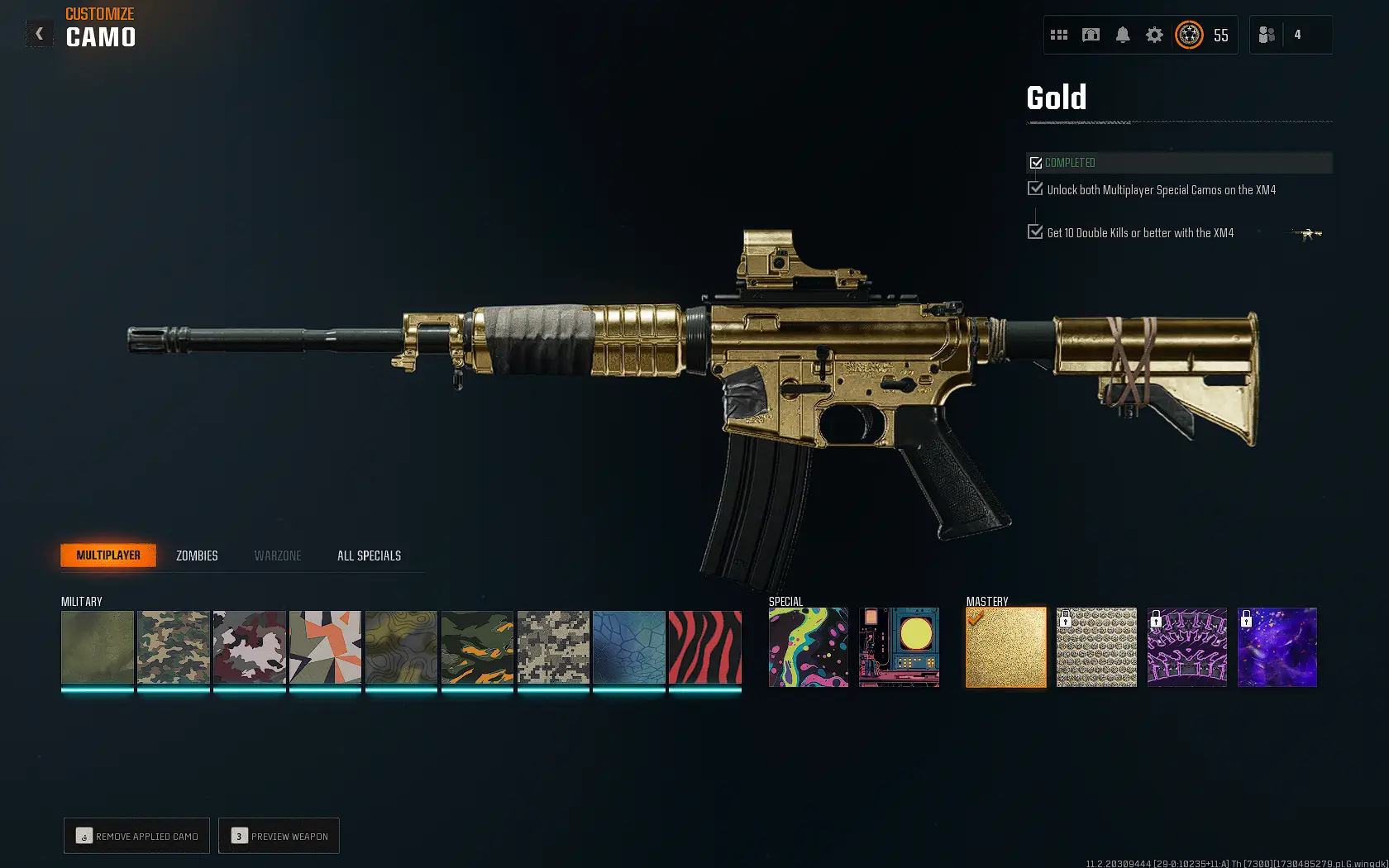Click the padlock on the purple Mastery camo
This screenshot has height=868, width=1389.
pyautogui.click(x=1157, y=619)
